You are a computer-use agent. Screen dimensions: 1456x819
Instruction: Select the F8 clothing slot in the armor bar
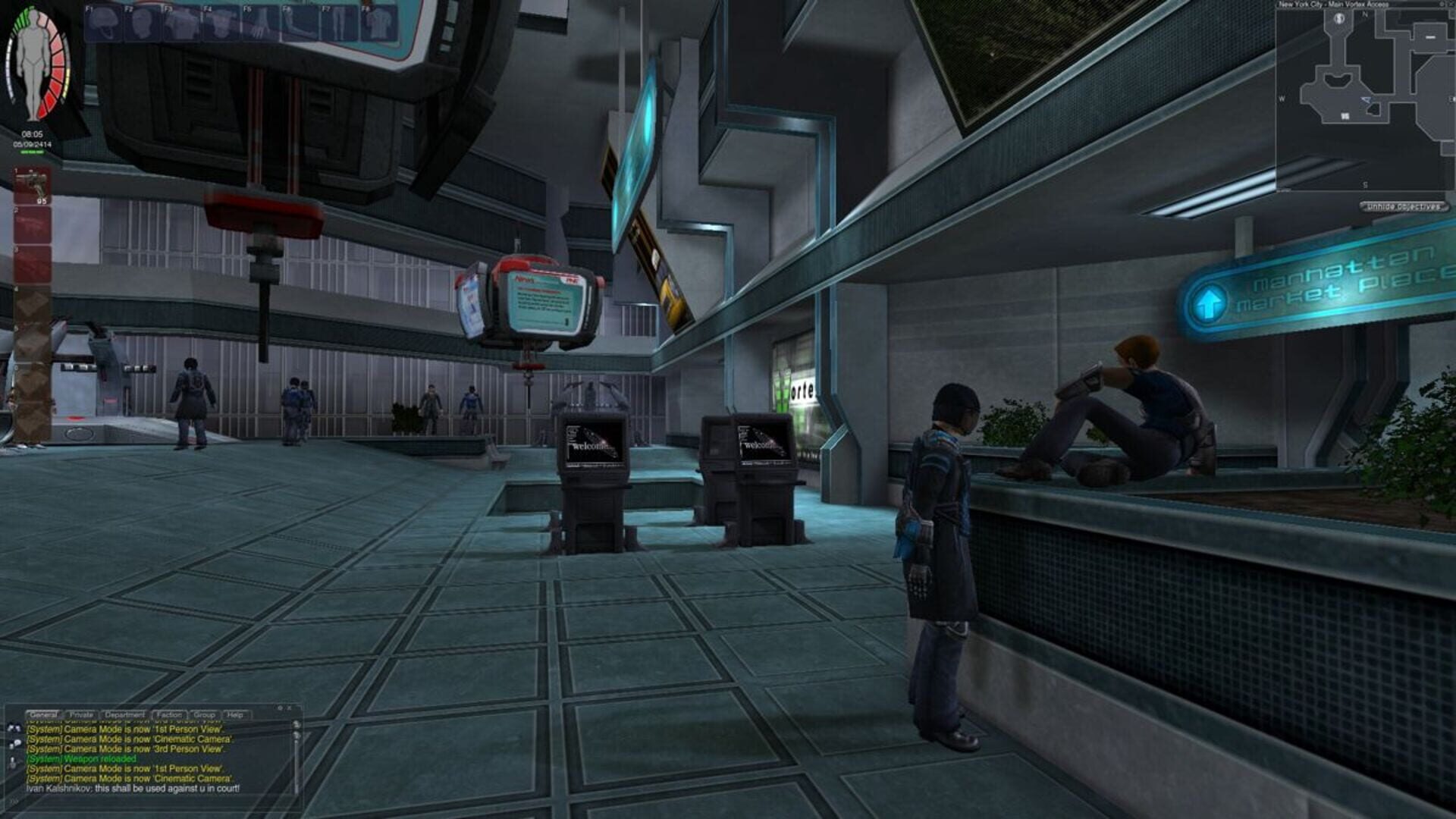pyautogui.click(x=380, y=21)
